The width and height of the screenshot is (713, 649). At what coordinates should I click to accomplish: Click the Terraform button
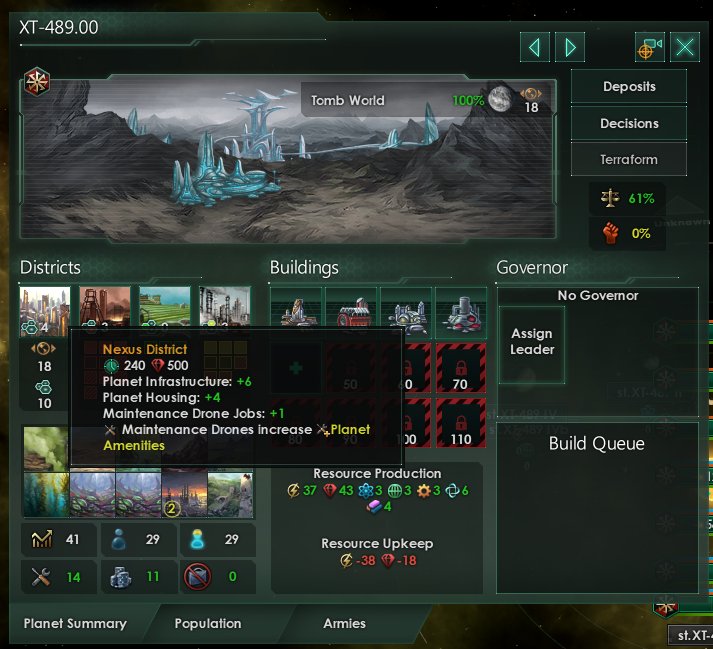(629, 159)
